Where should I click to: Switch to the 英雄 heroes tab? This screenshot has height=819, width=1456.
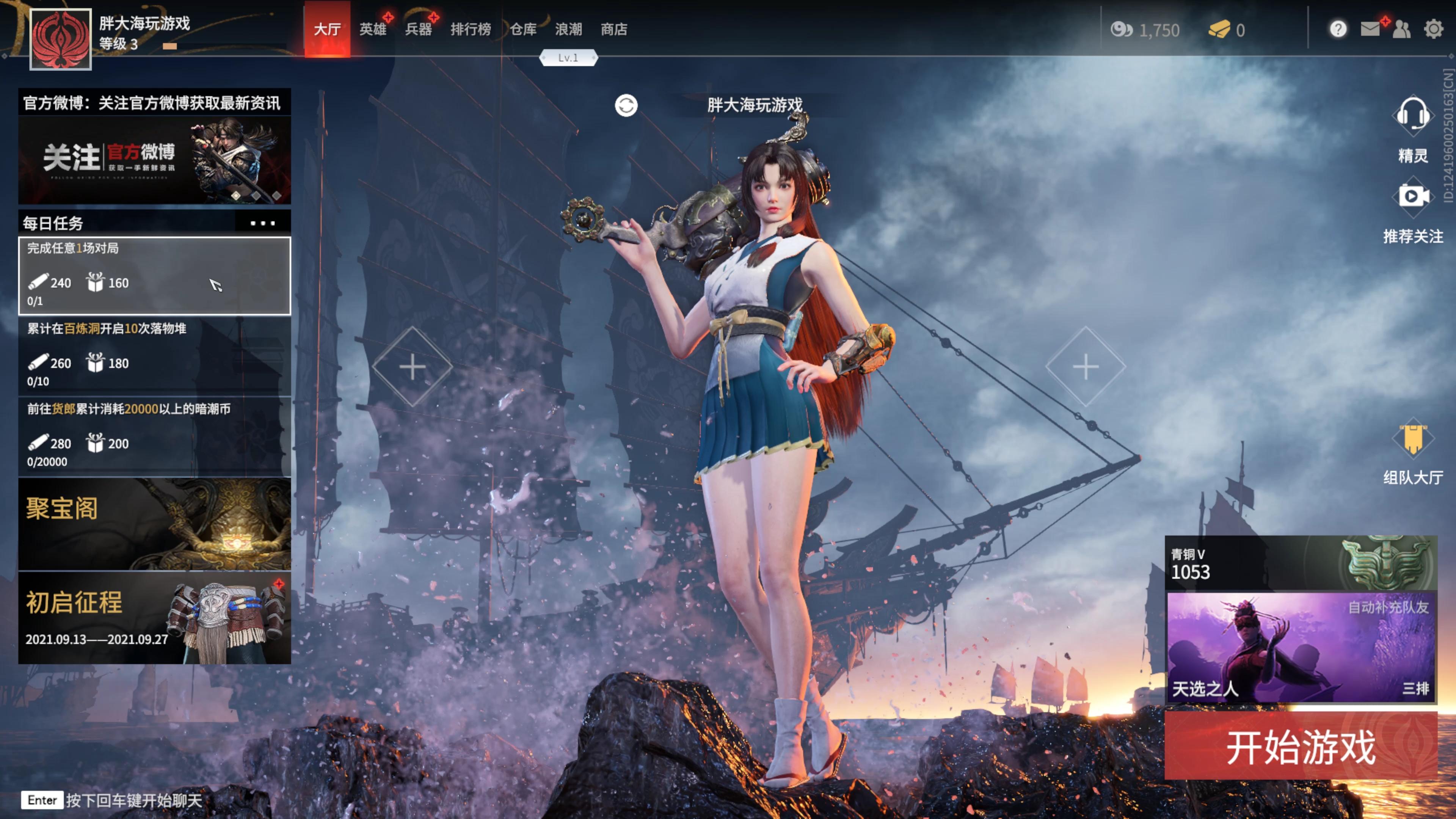(x=372, y=30)
